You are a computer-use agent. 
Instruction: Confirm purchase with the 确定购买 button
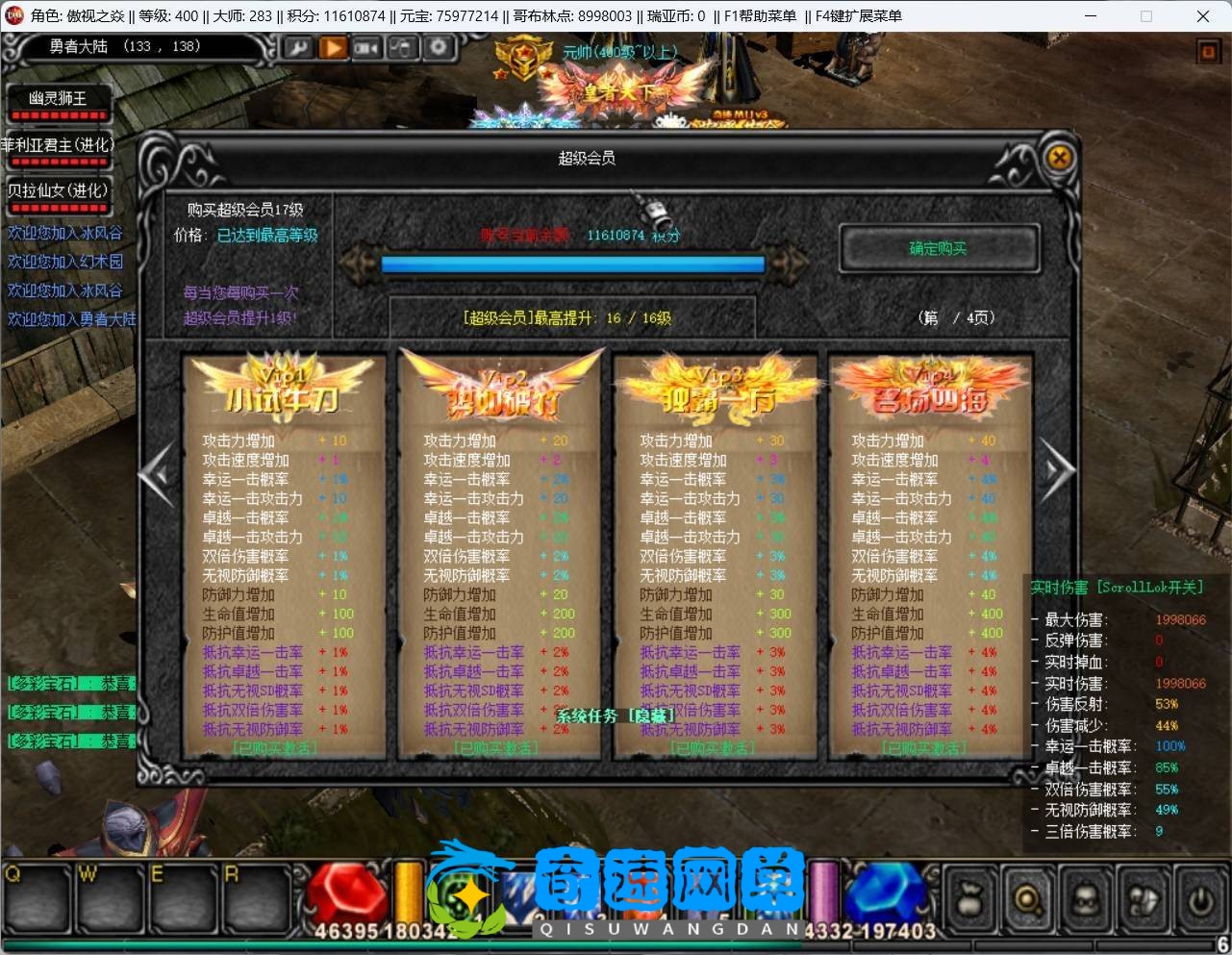point(938,249)
